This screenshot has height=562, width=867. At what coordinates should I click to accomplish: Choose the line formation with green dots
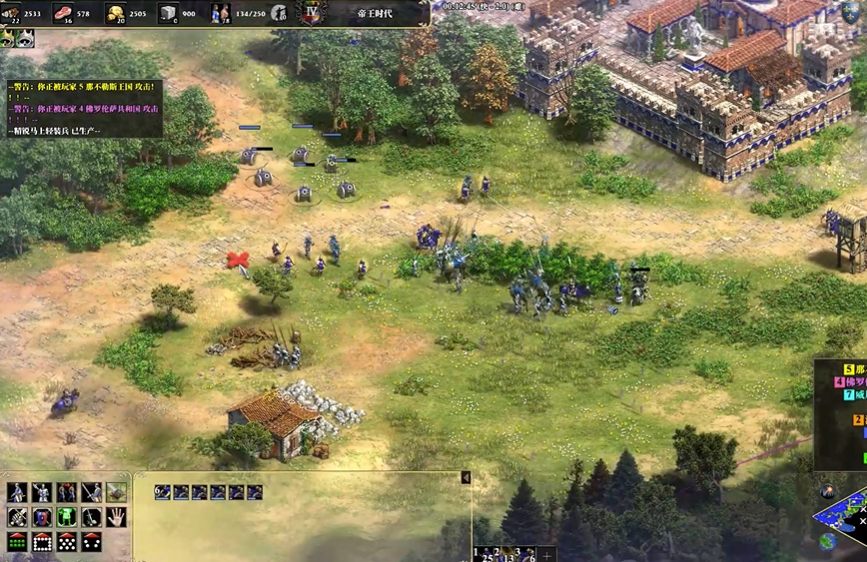click(x=17, y=542)
